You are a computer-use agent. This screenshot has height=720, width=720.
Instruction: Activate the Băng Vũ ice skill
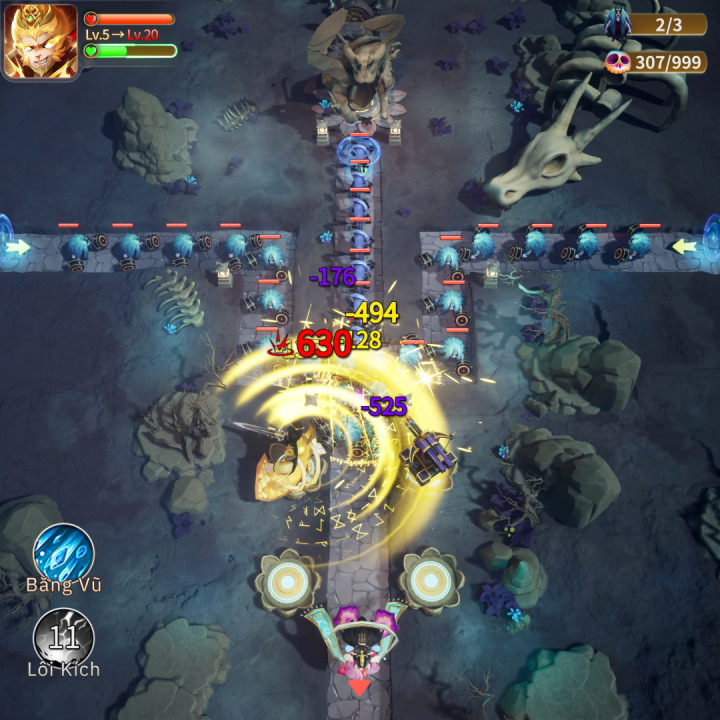(x=64, y=551)
